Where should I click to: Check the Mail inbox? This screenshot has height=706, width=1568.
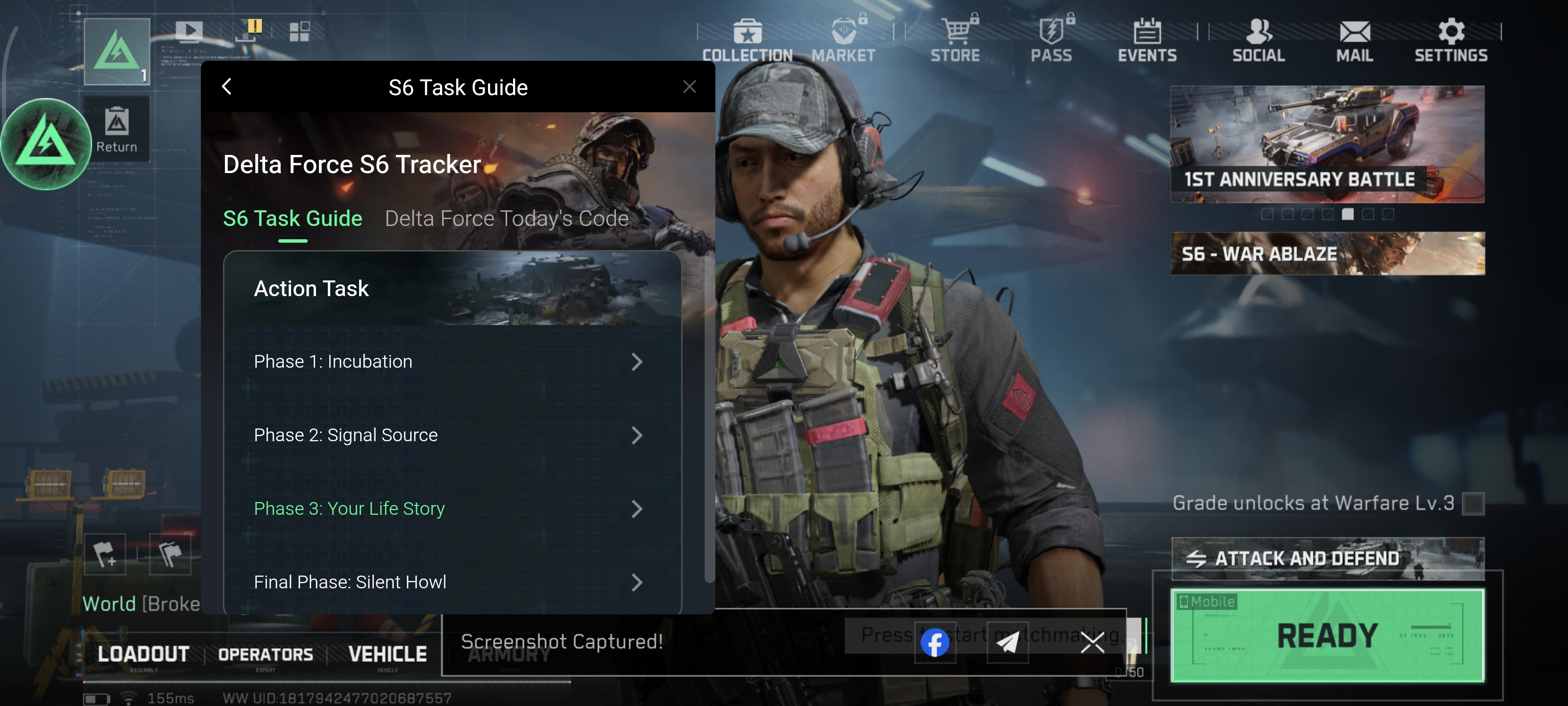click(x=1355, y=40)
